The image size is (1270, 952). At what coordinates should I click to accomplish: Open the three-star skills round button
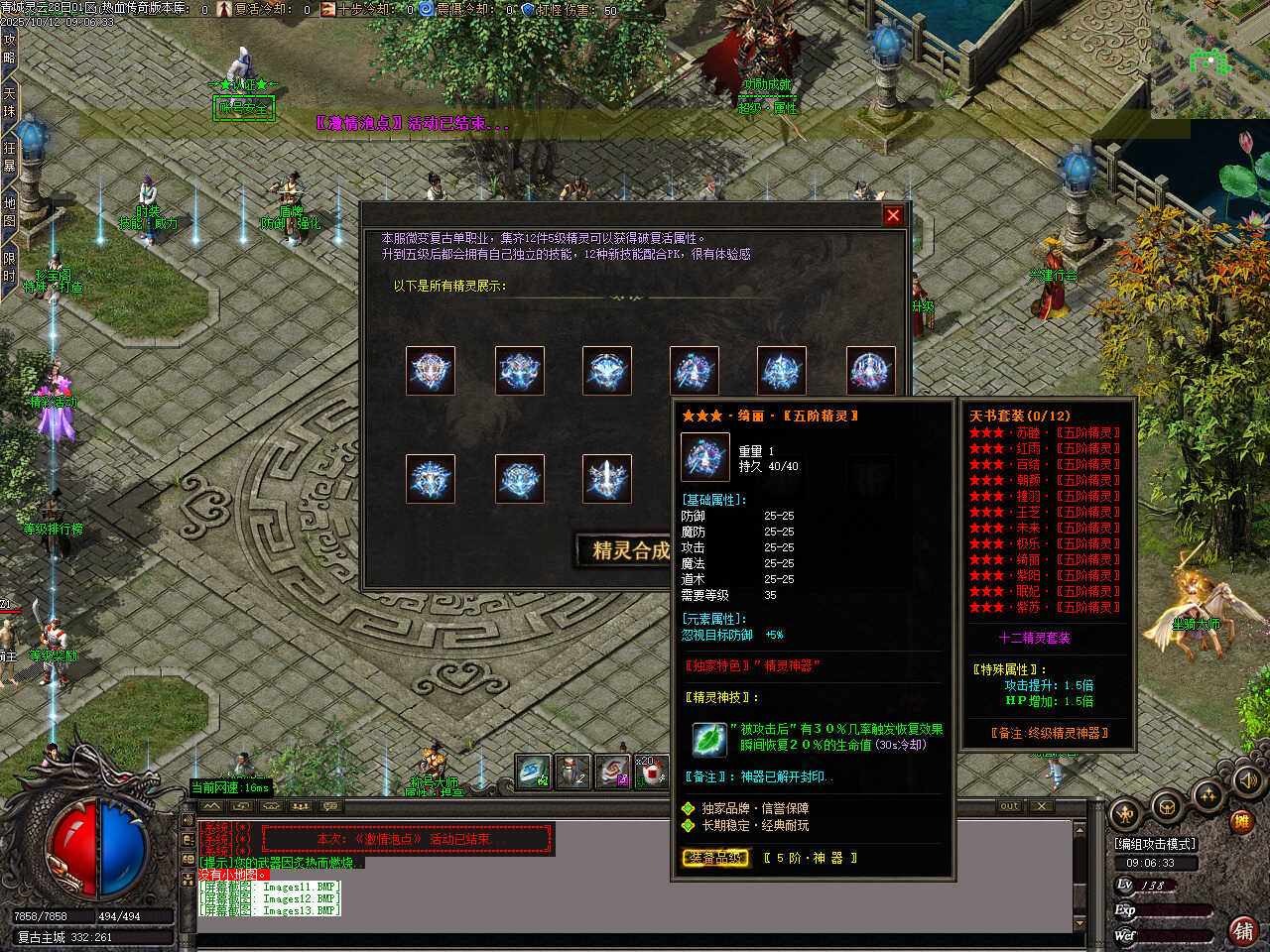[x=1207, y=794]
